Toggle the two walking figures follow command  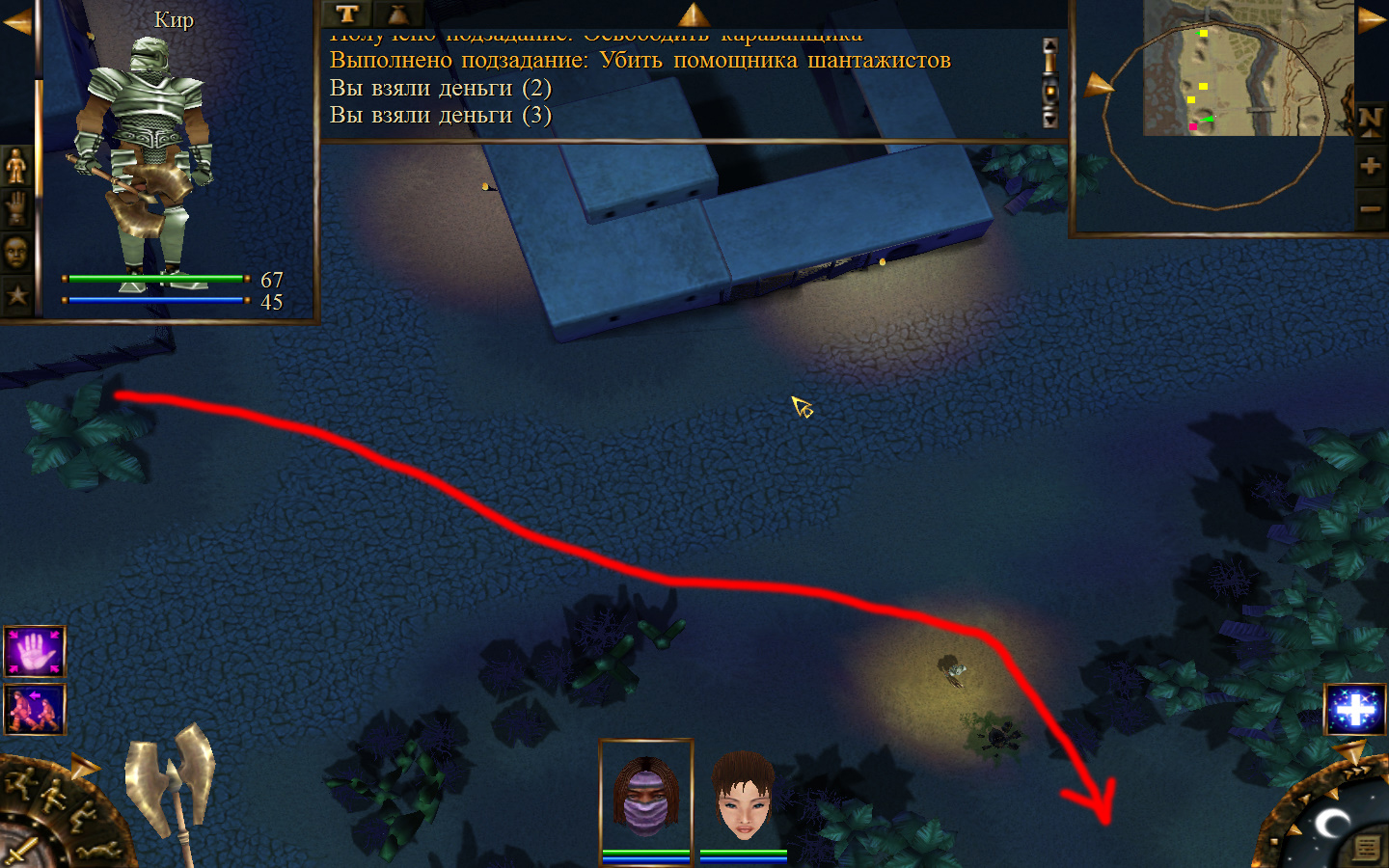35,710
